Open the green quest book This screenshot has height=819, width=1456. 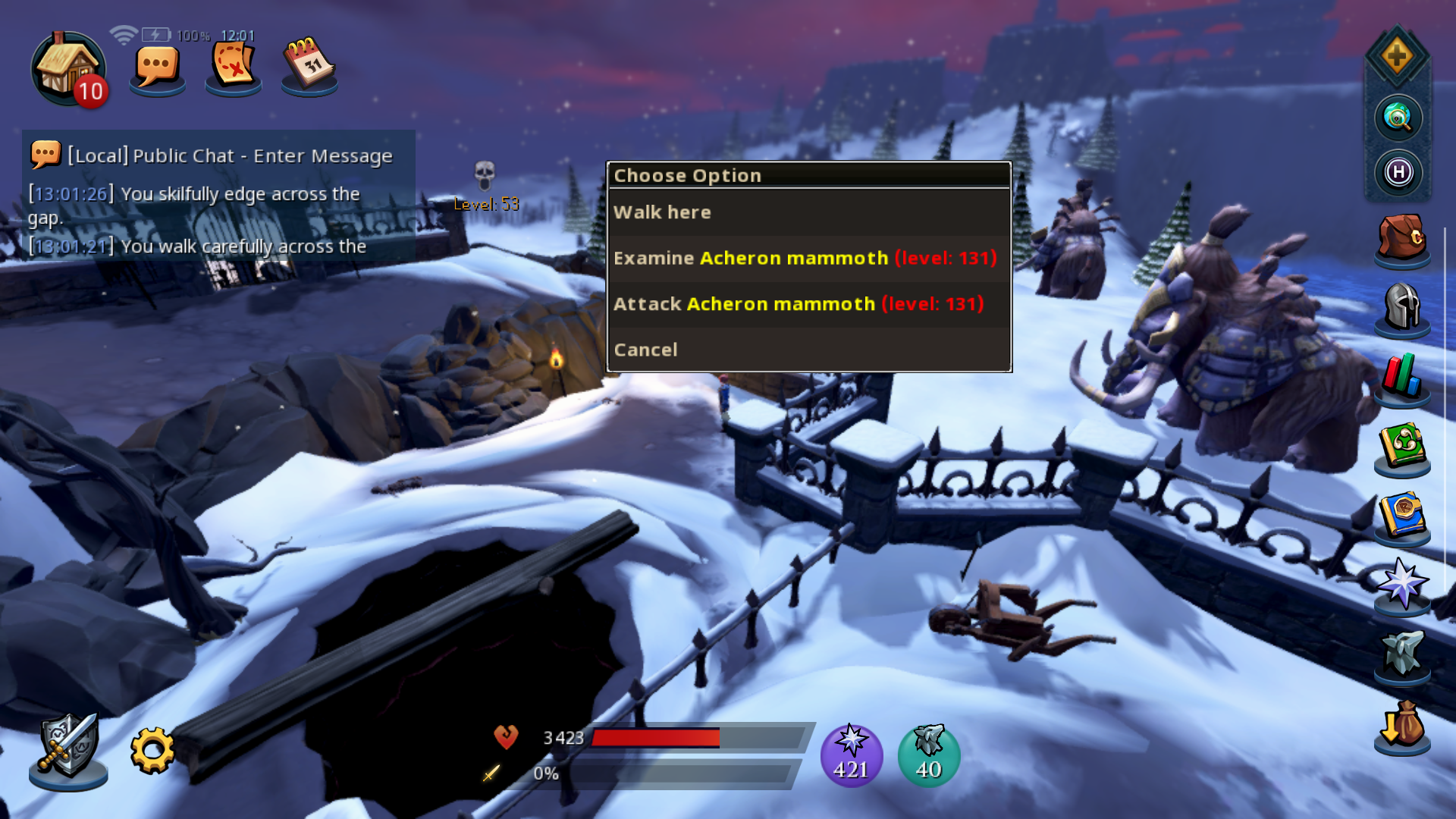click(1401, 446)
